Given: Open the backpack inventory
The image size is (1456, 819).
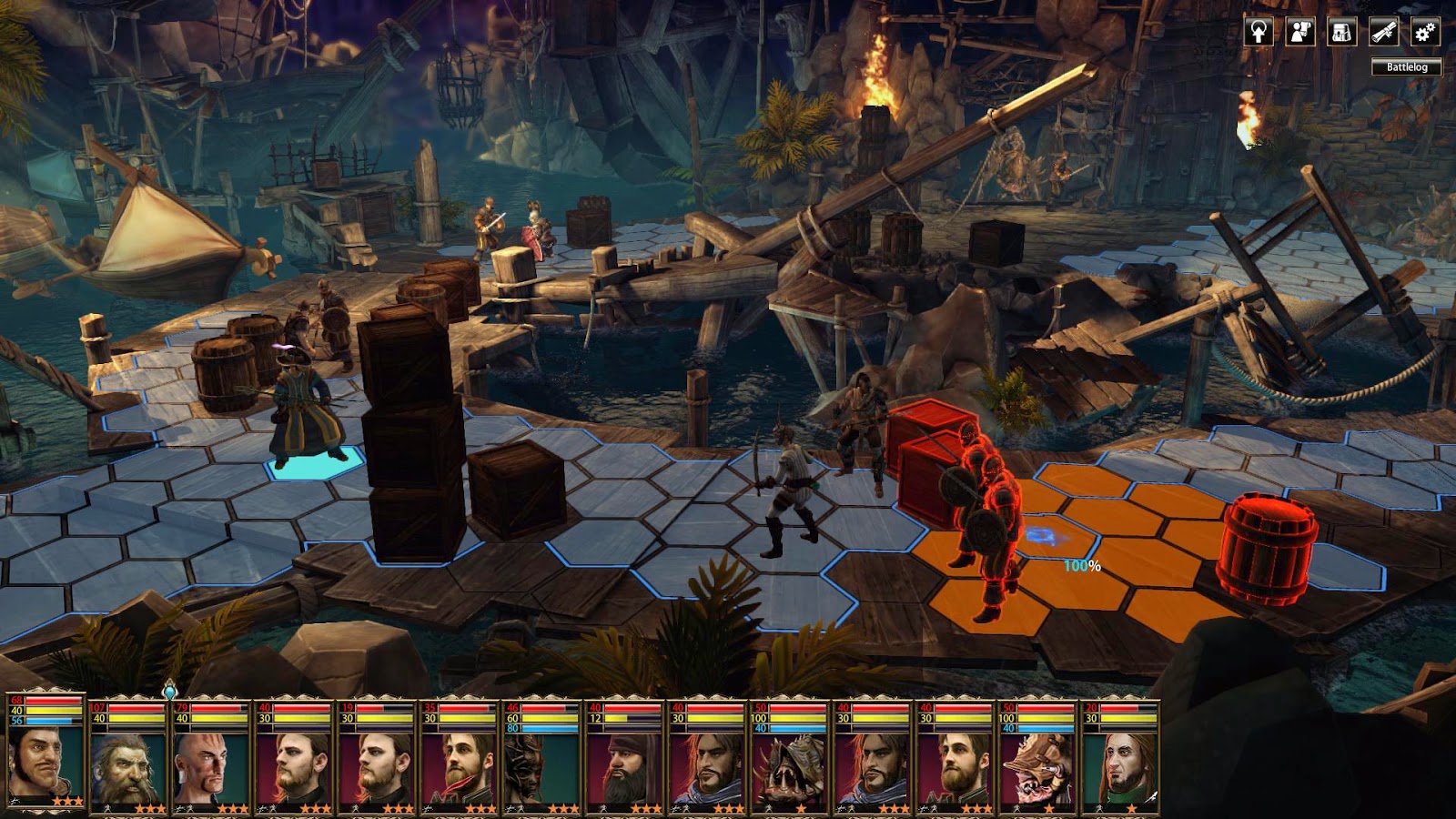Looking at the screenshot, I should click(x=1341, y=33).
